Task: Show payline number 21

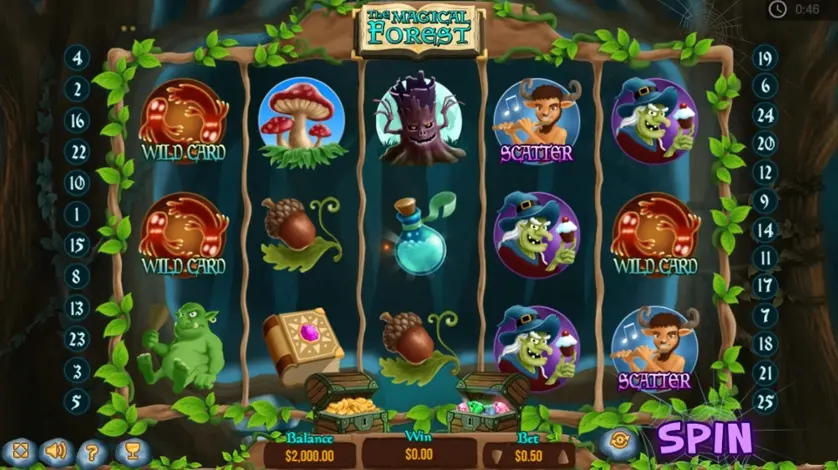Action: point(765,372)
